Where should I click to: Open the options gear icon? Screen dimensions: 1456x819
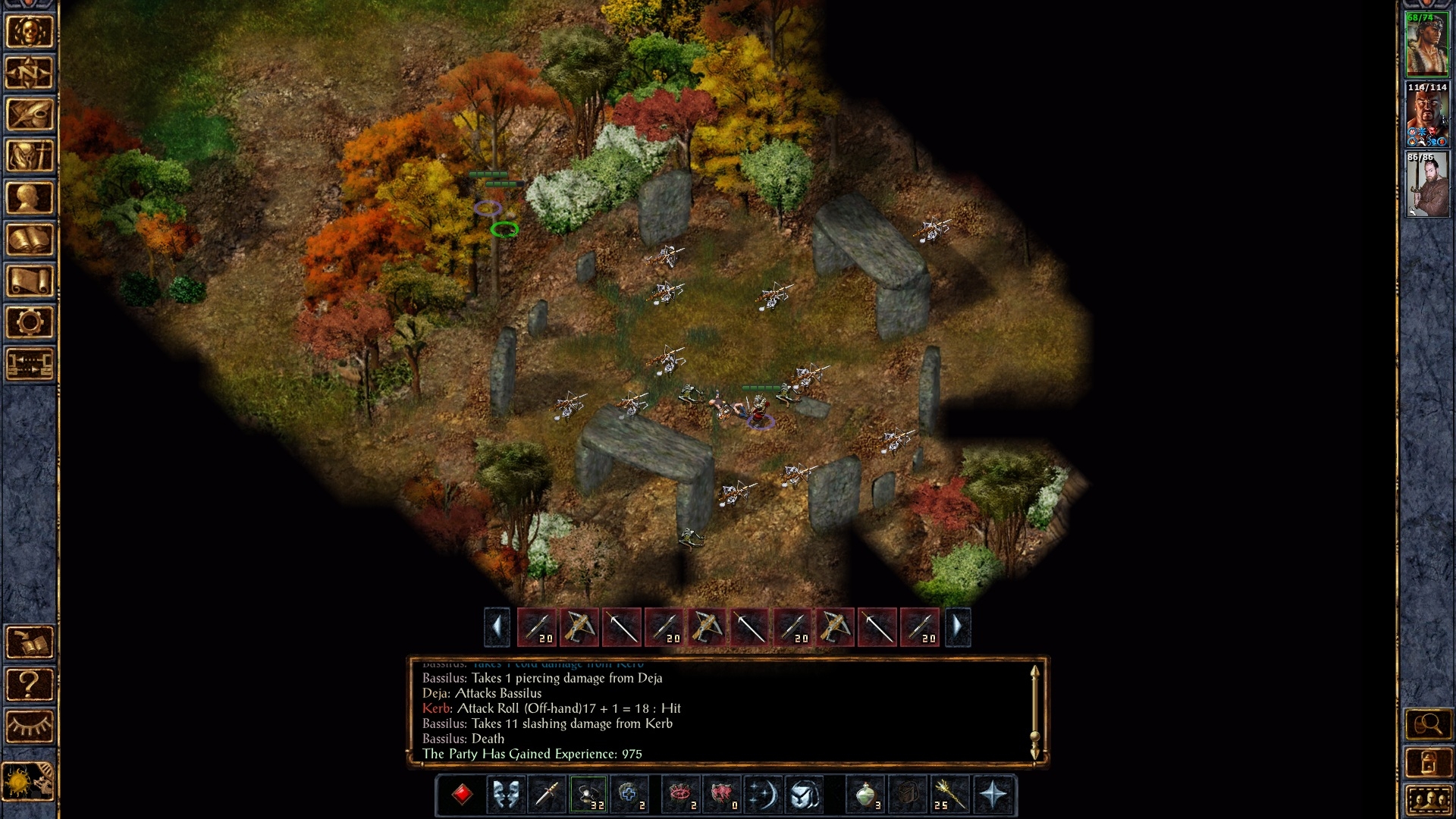pyautogui.click(x=30, y=322)
